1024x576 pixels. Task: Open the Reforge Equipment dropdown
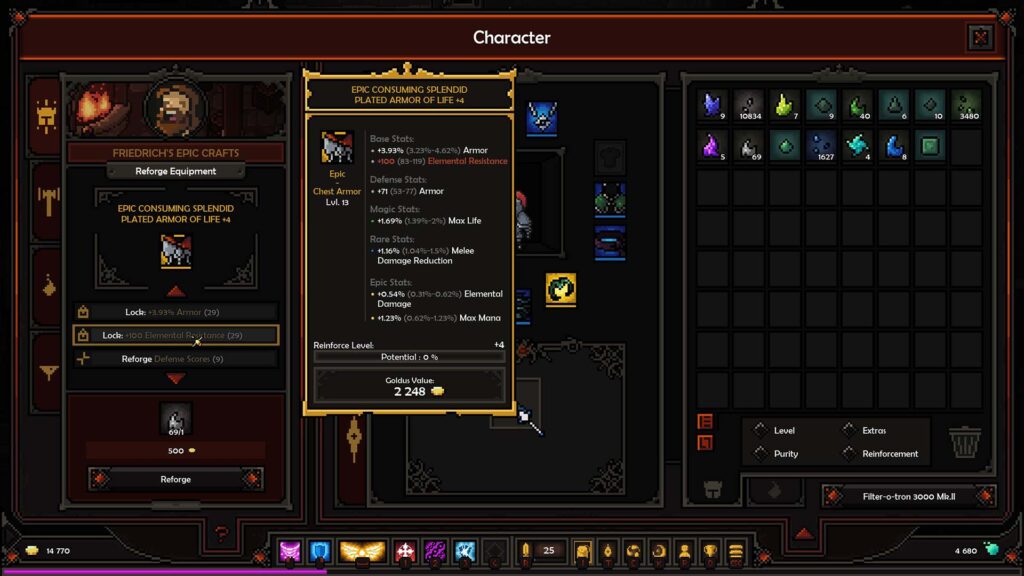pos(176,170)
